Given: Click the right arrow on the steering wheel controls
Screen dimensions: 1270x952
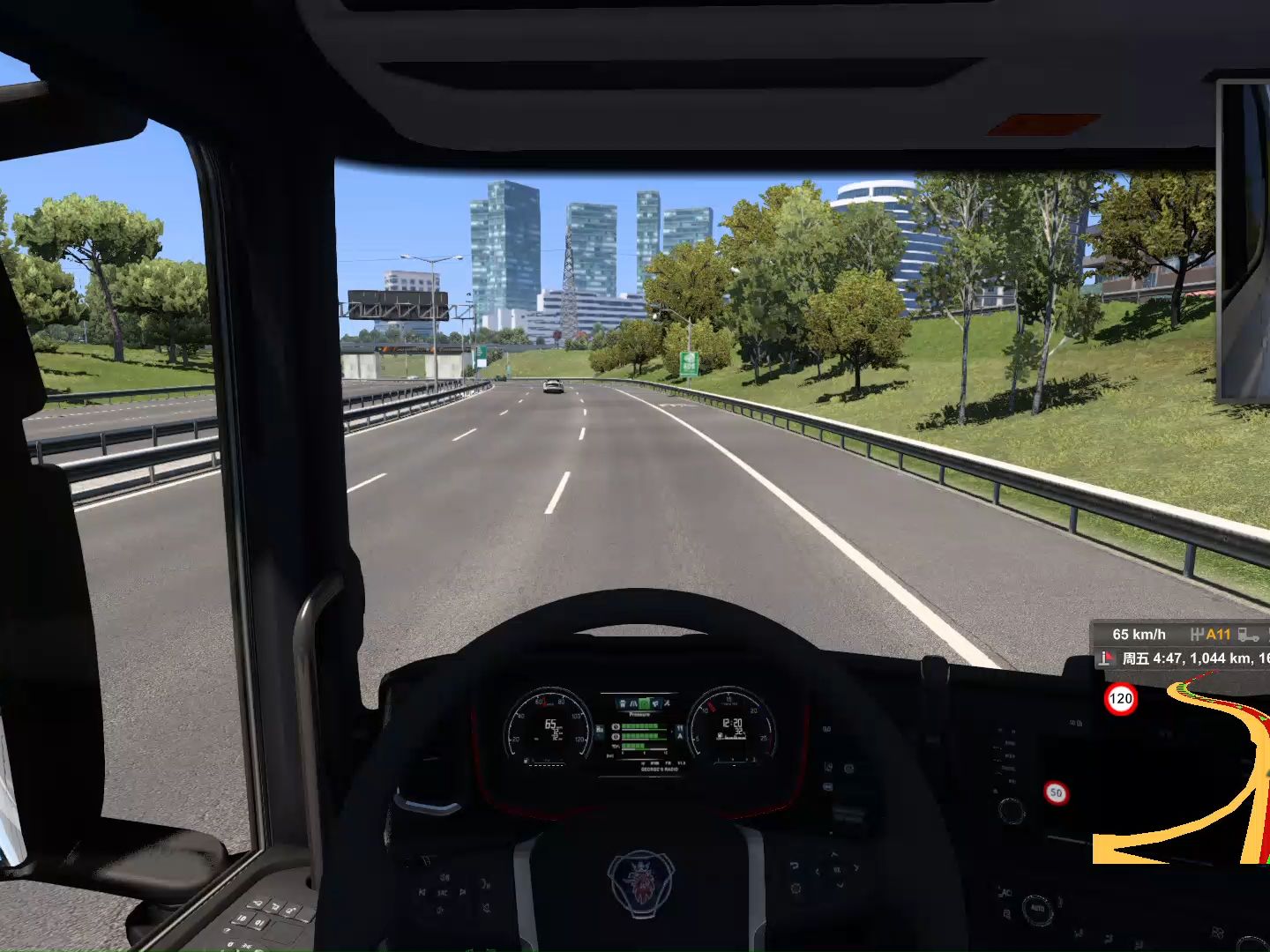Looking at the screenshot, I should [x=856, y=867].
